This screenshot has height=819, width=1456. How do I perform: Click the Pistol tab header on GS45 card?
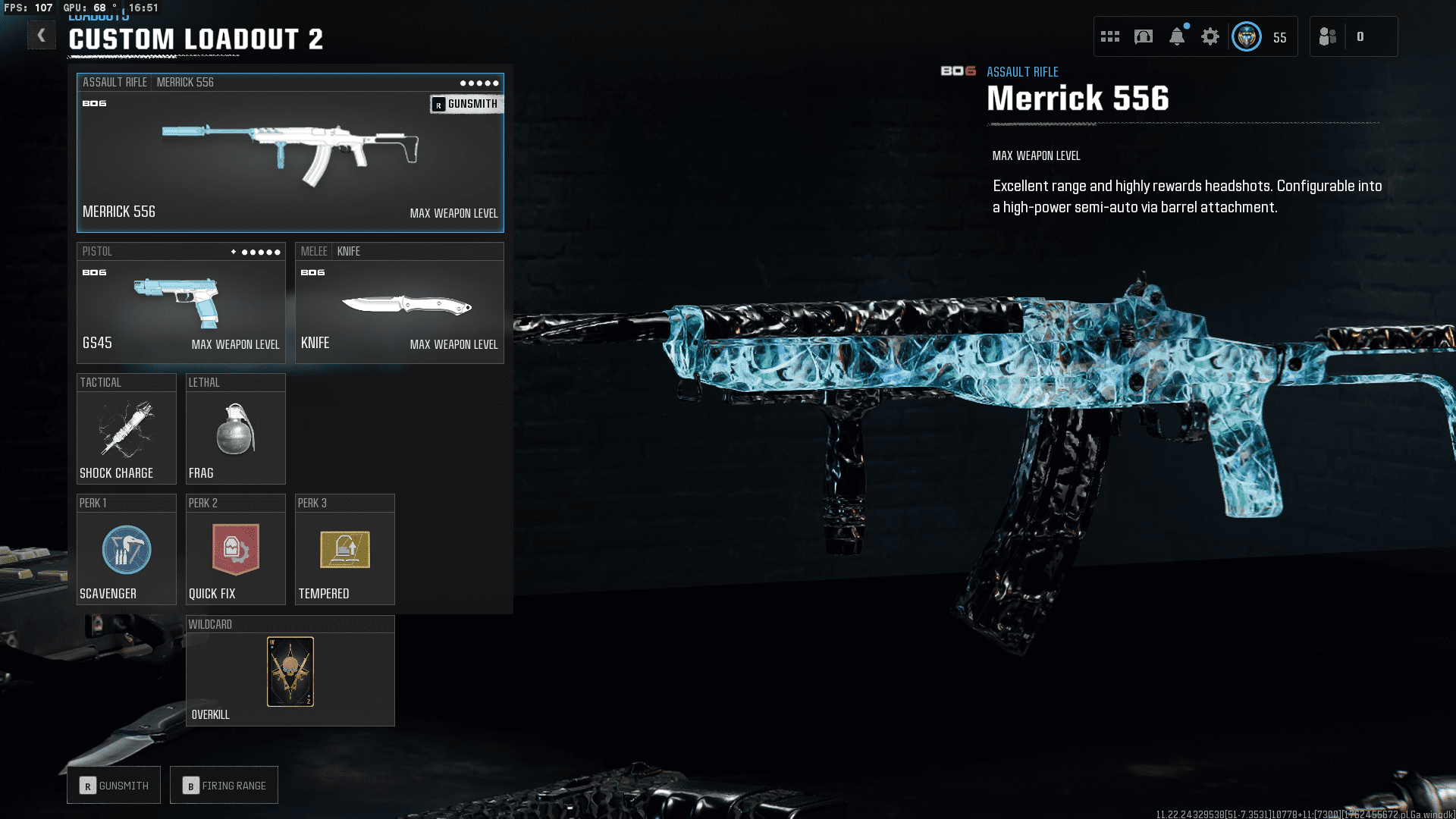coord(99,251)
